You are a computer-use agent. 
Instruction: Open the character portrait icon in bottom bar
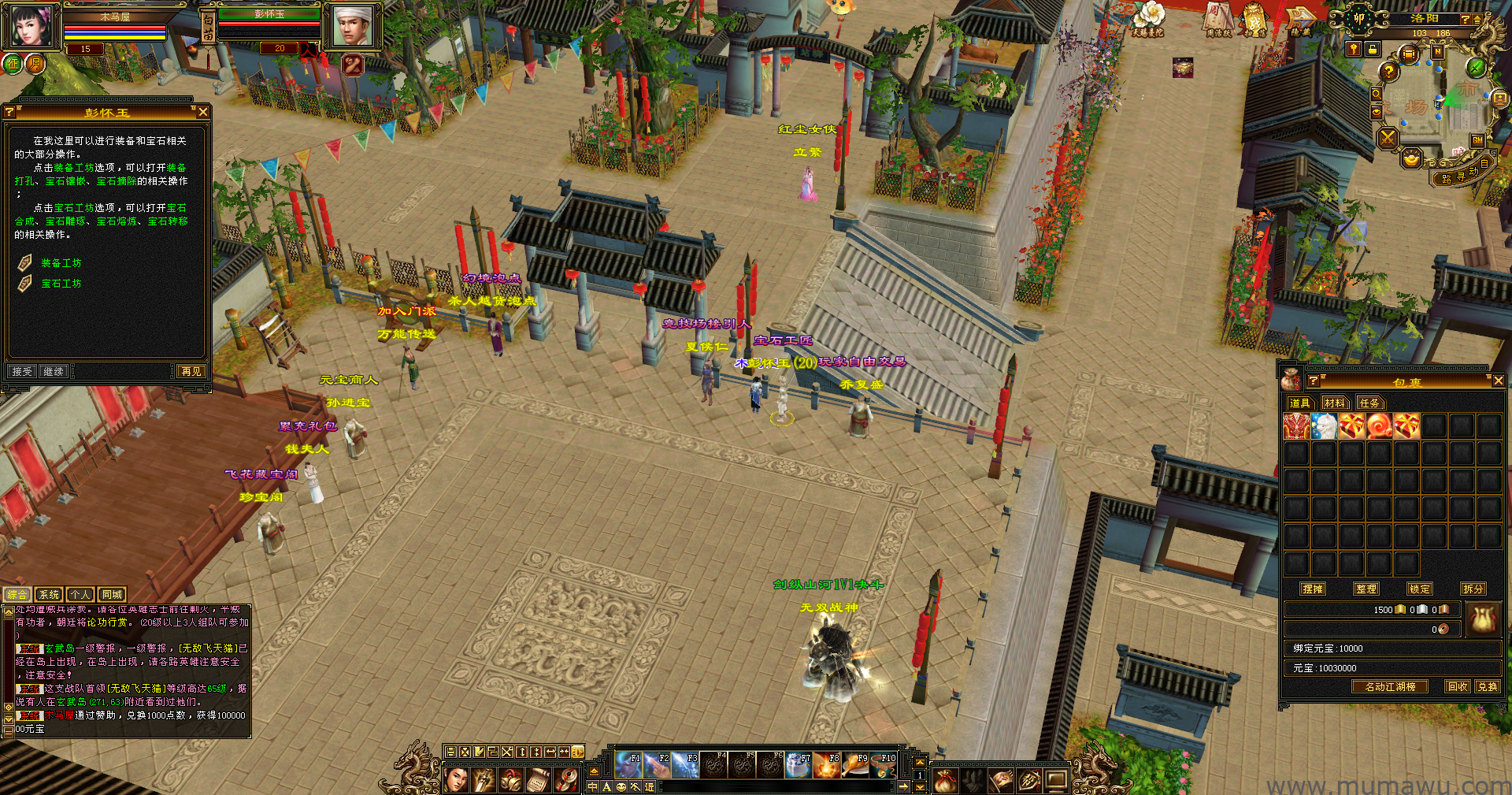point(456,780)
